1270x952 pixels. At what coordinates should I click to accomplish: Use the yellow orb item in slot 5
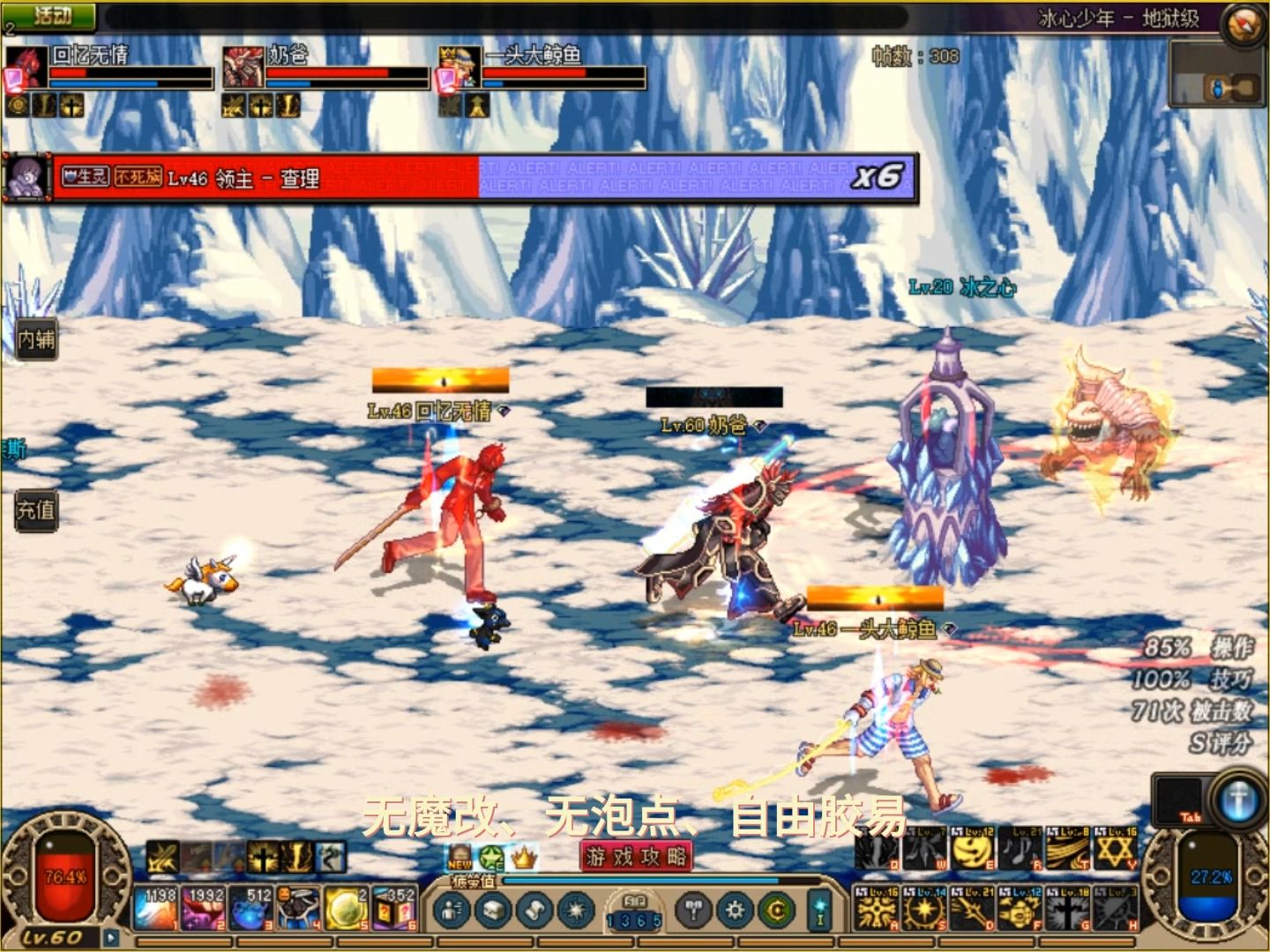pos(347,910)
